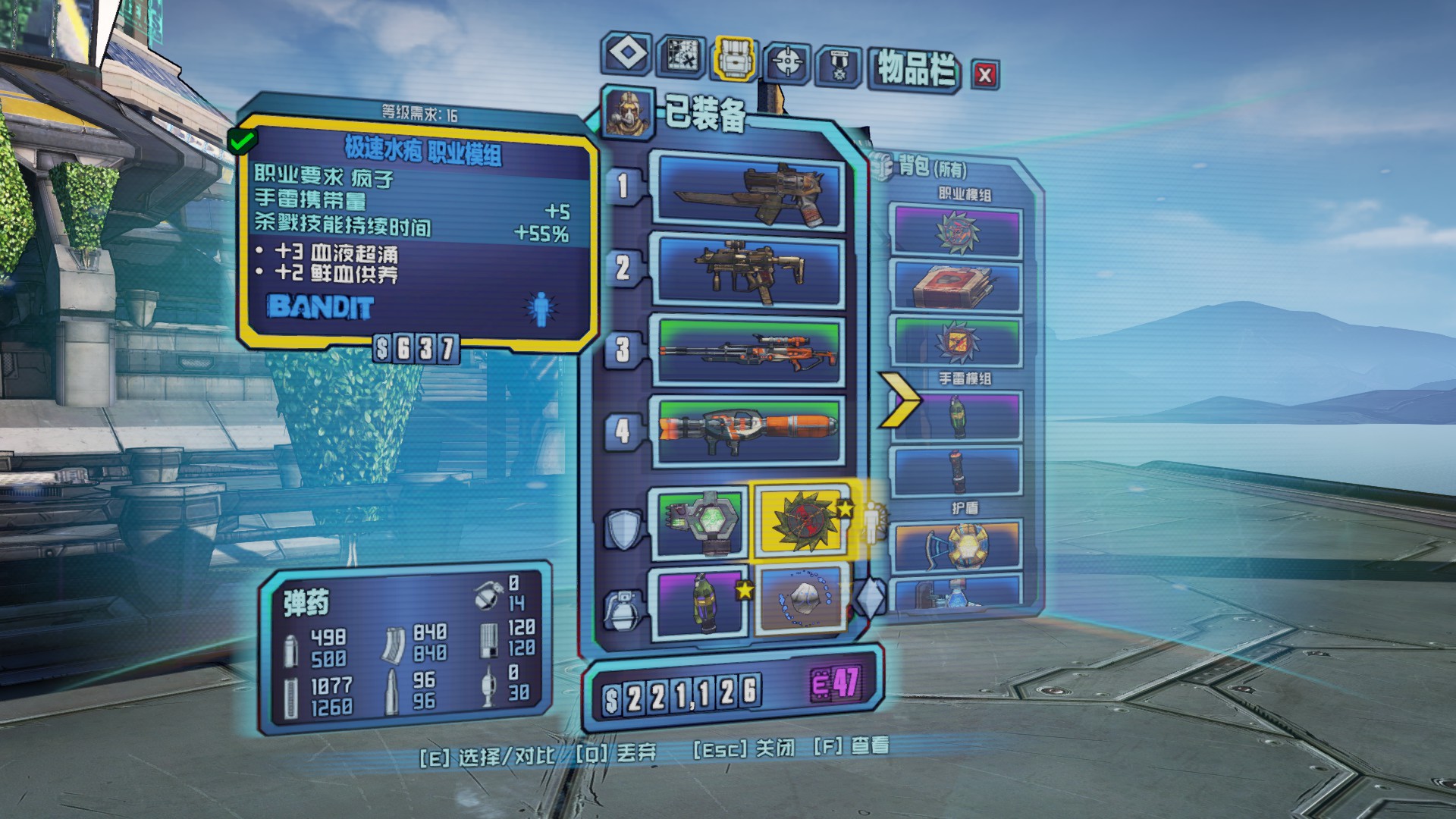Select the backpack inventory tab
Image resolution: width=1456 pixels, height=819 pixels.
coord(733,58)
